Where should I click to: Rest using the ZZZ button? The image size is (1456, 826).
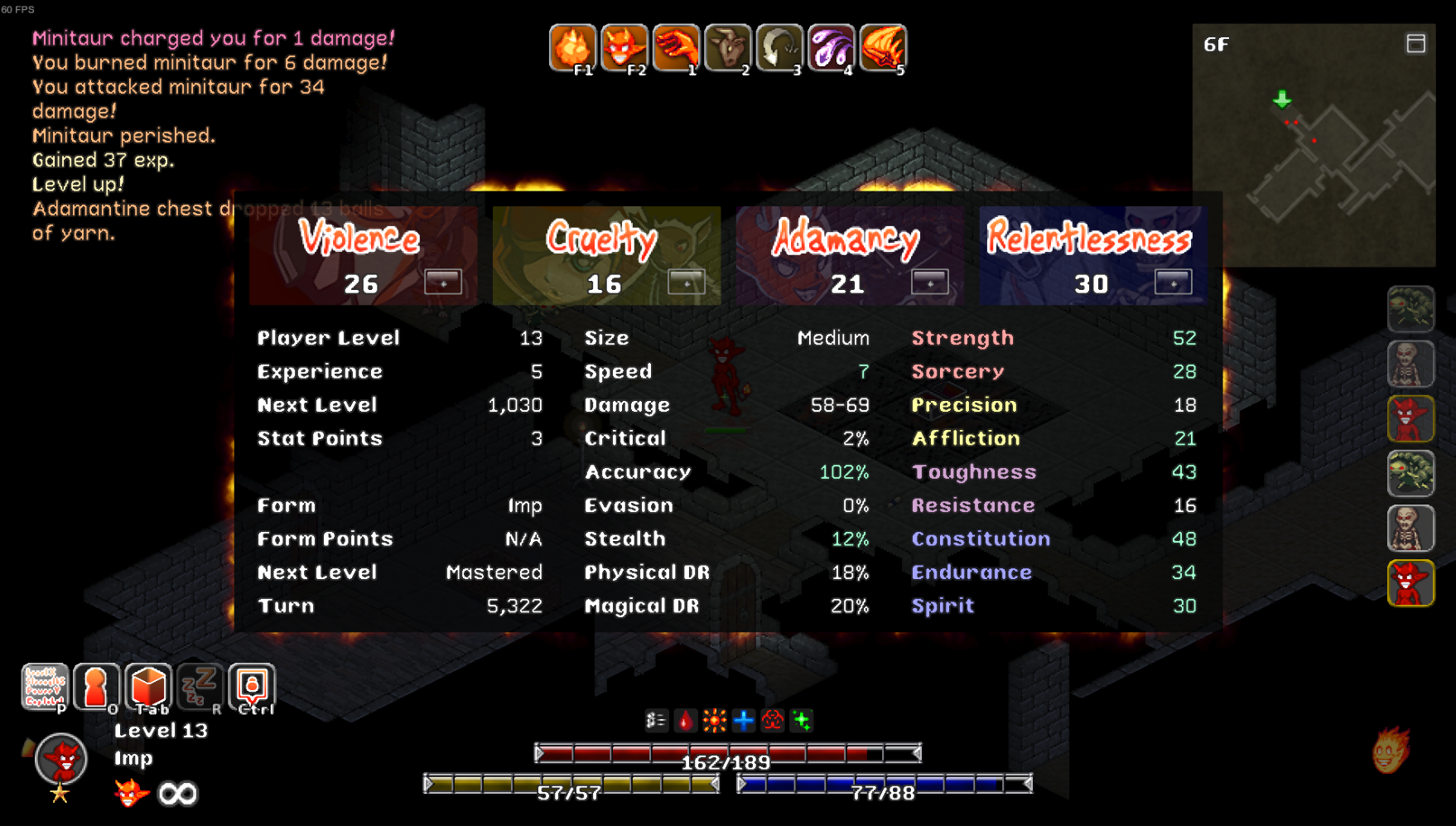coord(200,687)
